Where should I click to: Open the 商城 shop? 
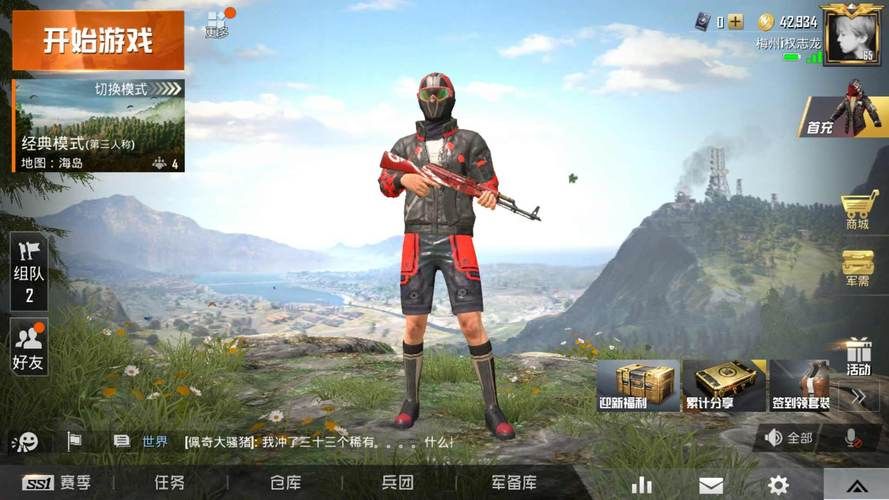point(858,211)
